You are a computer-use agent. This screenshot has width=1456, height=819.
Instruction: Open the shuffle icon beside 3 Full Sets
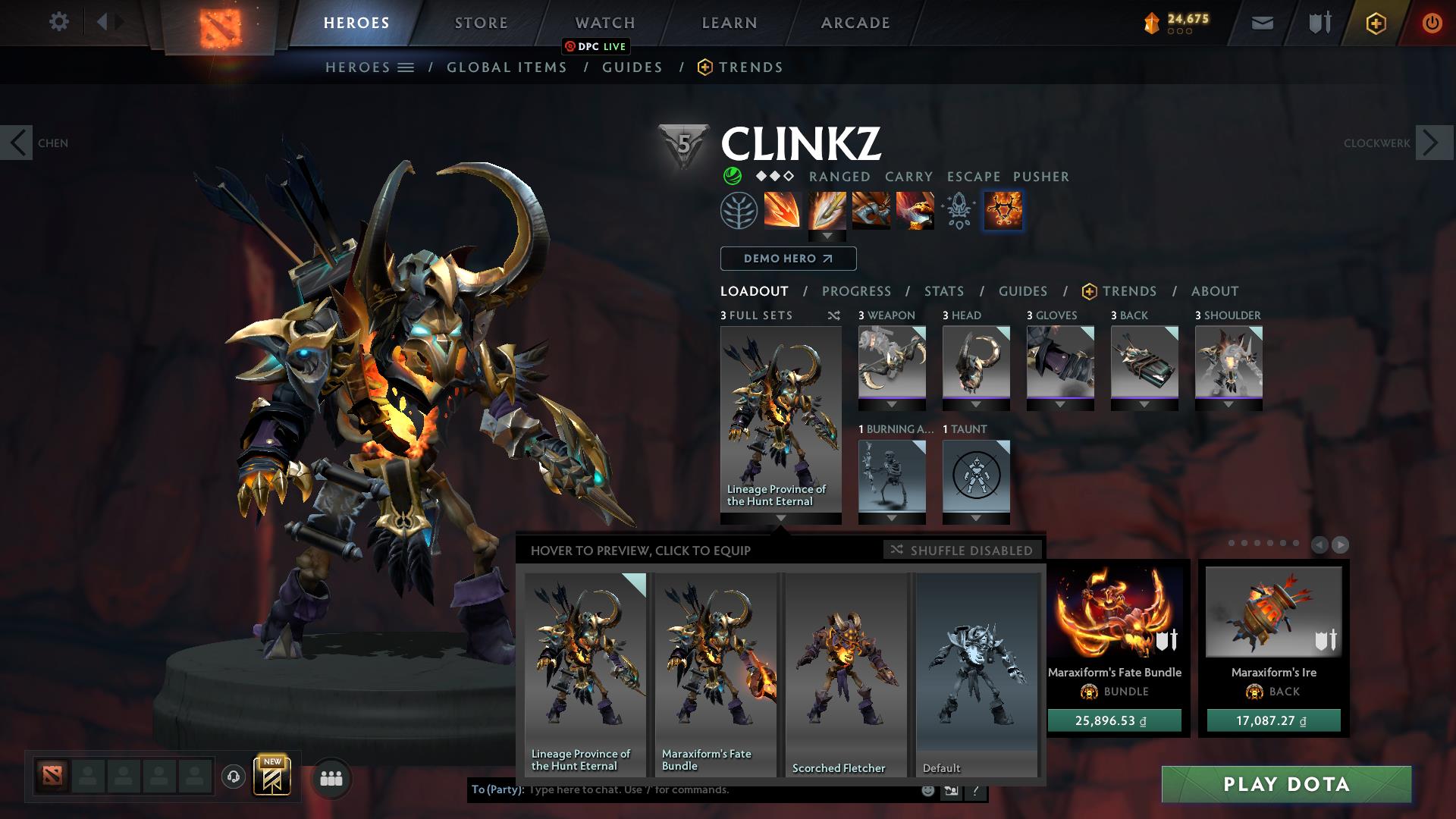coord(834,315)
